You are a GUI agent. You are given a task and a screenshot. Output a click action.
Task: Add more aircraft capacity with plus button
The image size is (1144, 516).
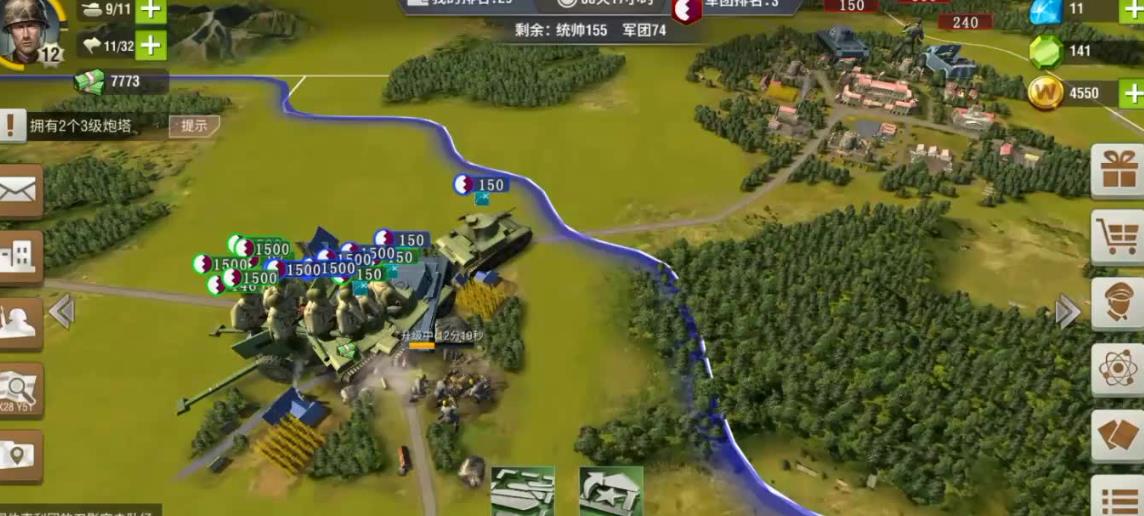tap(150, 45)
